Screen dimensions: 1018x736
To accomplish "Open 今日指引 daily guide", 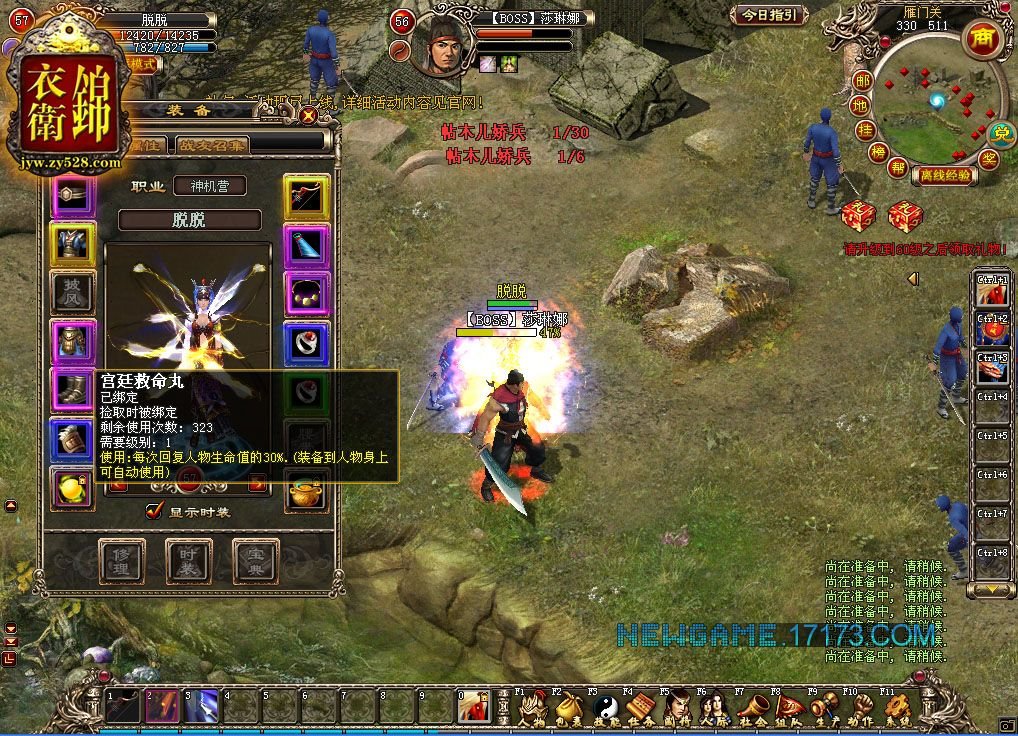I will click(769, 15).
